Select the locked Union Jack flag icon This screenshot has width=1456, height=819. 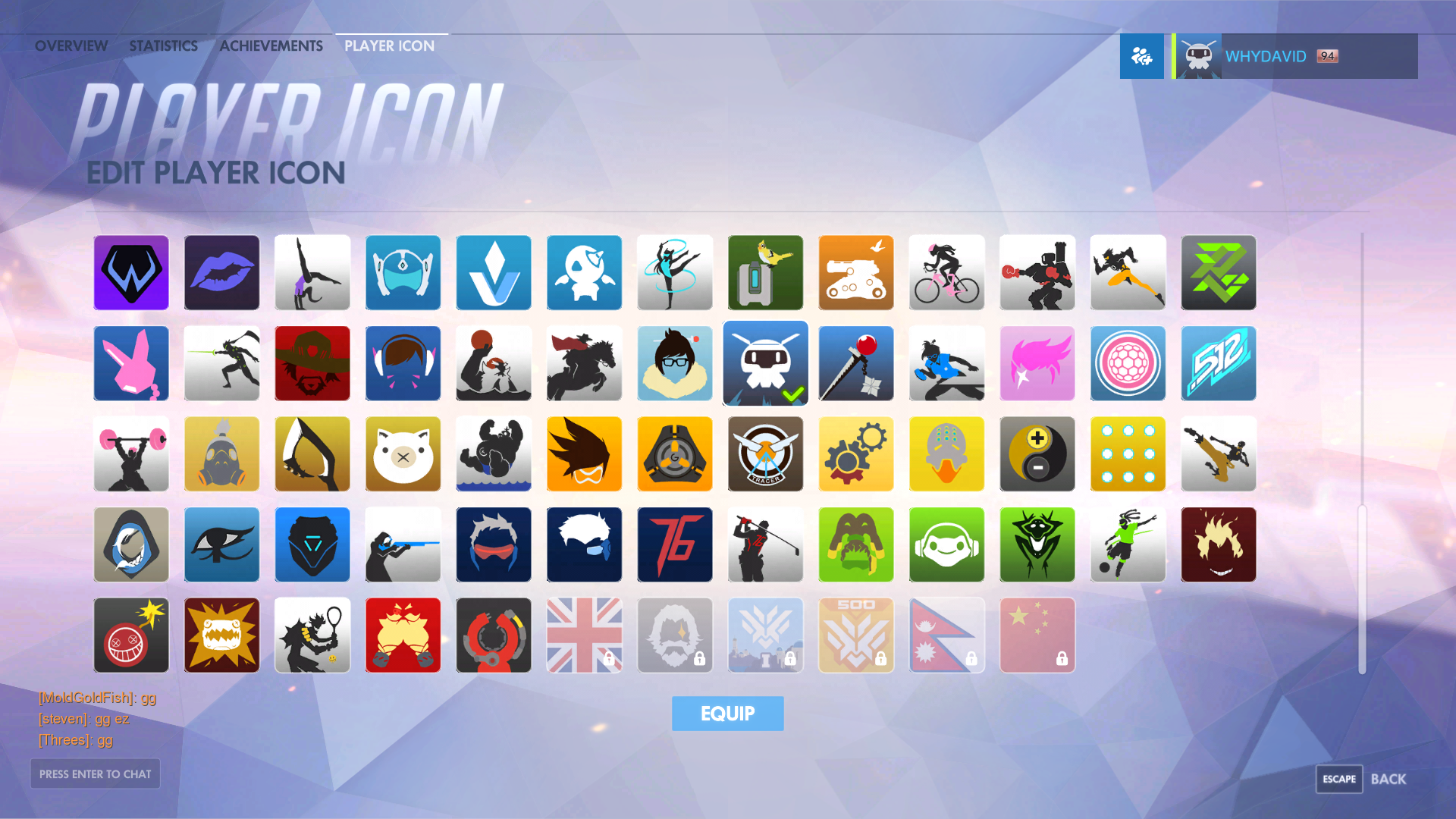click(584, 635)
